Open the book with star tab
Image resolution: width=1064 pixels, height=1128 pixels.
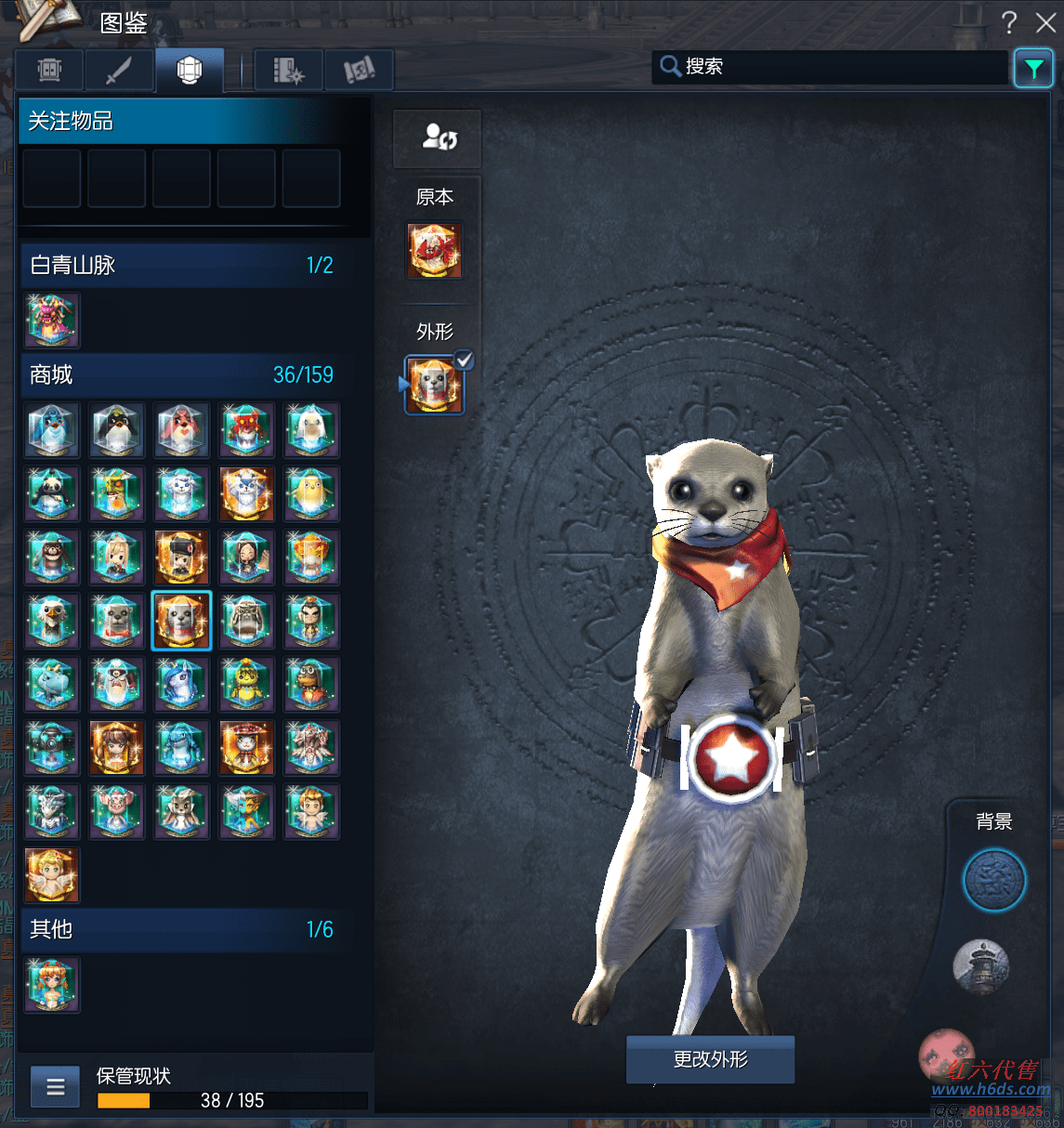(288, 70)
